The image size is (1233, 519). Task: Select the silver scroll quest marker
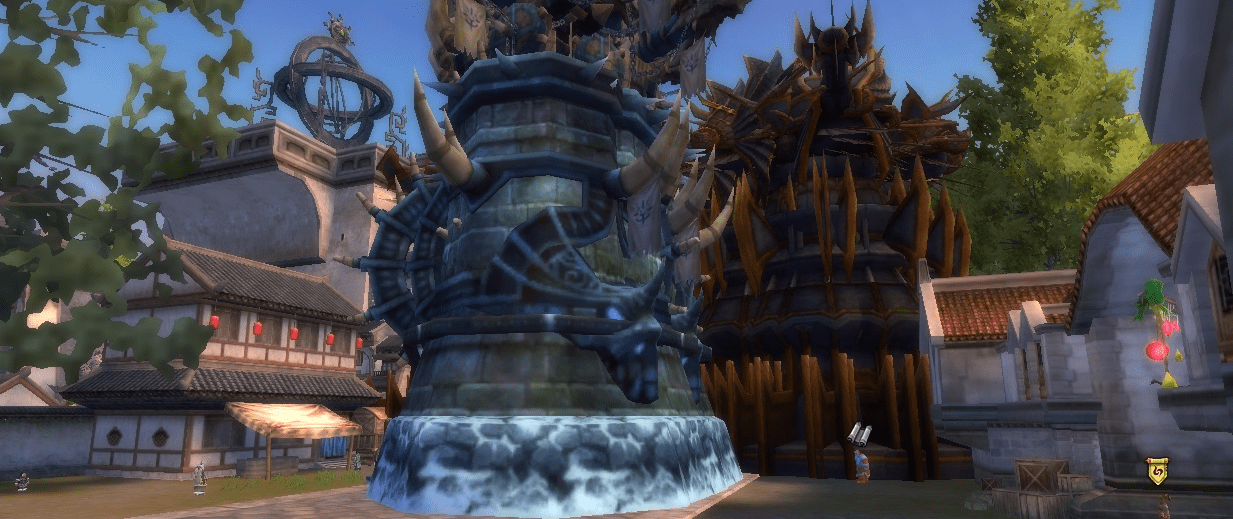(859, 433)
